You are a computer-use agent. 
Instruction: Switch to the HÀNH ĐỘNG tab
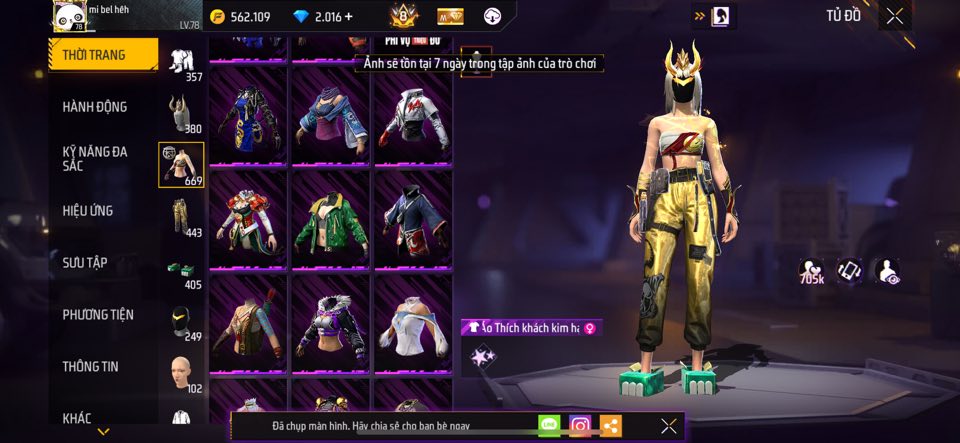point(95,107)
